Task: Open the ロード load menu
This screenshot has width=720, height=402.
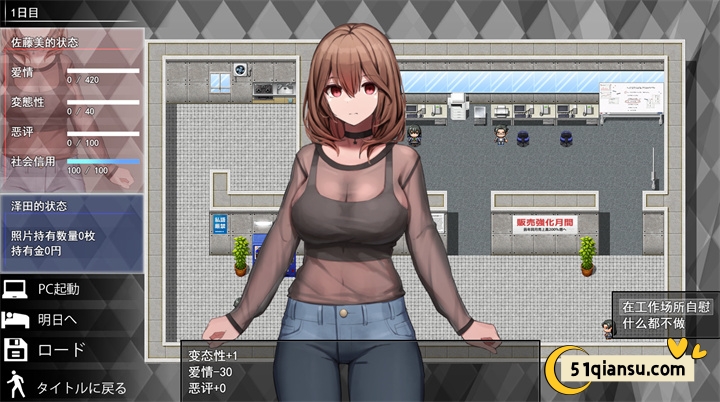Action: coord(62,351)
